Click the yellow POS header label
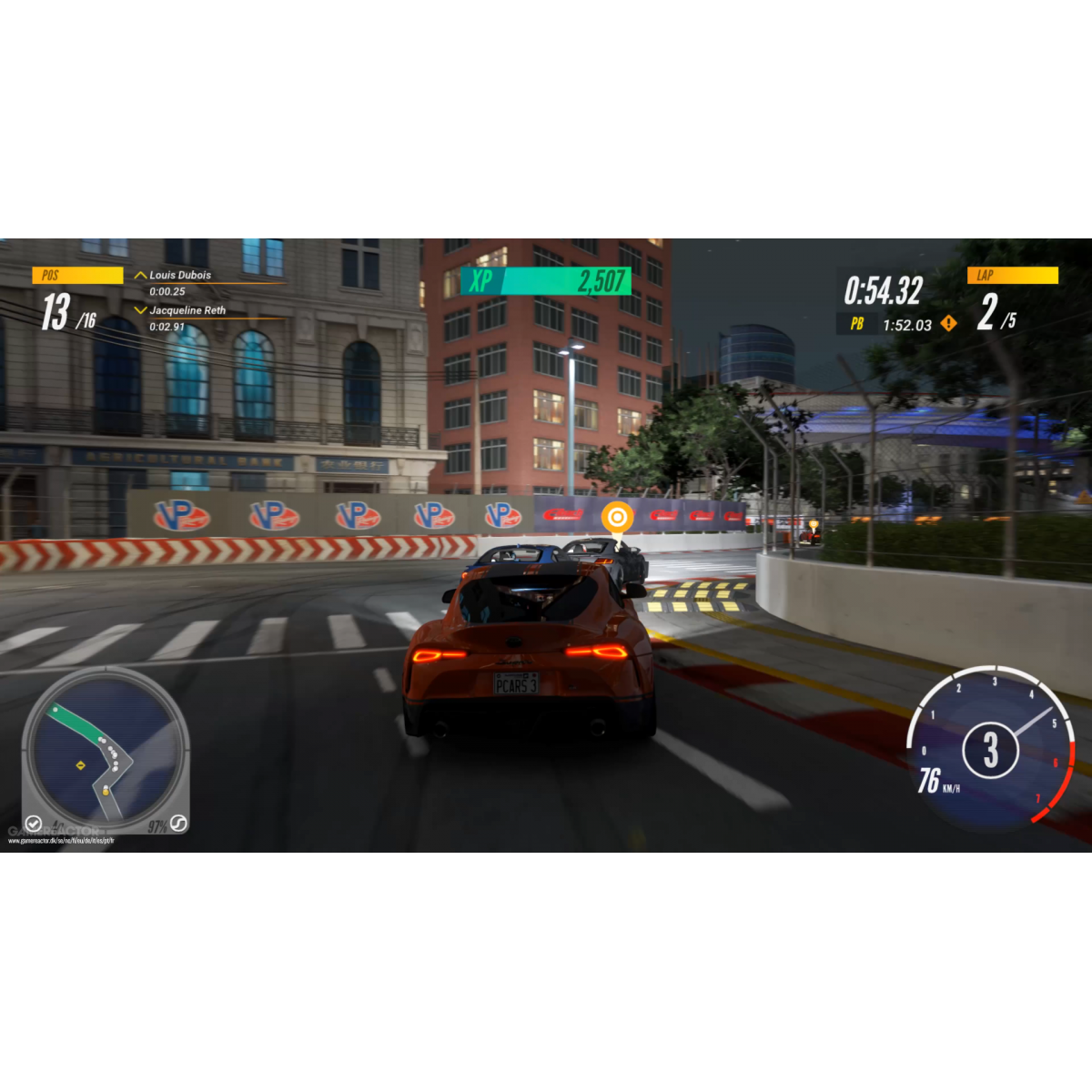 coord(77,275)
